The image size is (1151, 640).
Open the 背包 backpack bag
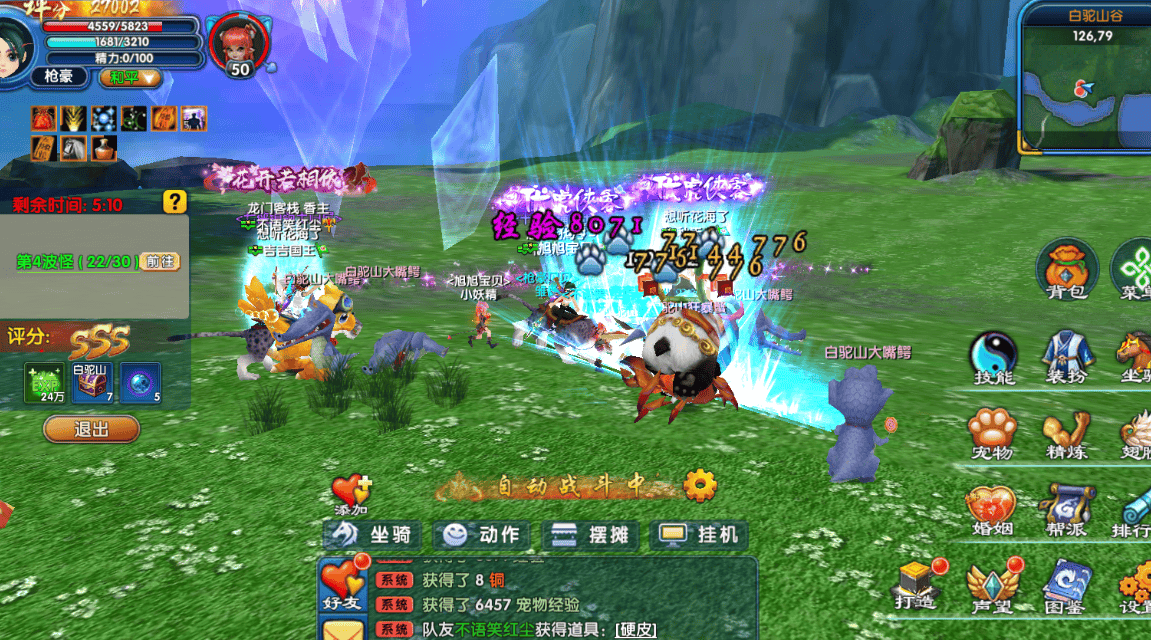pos(1066,268)
